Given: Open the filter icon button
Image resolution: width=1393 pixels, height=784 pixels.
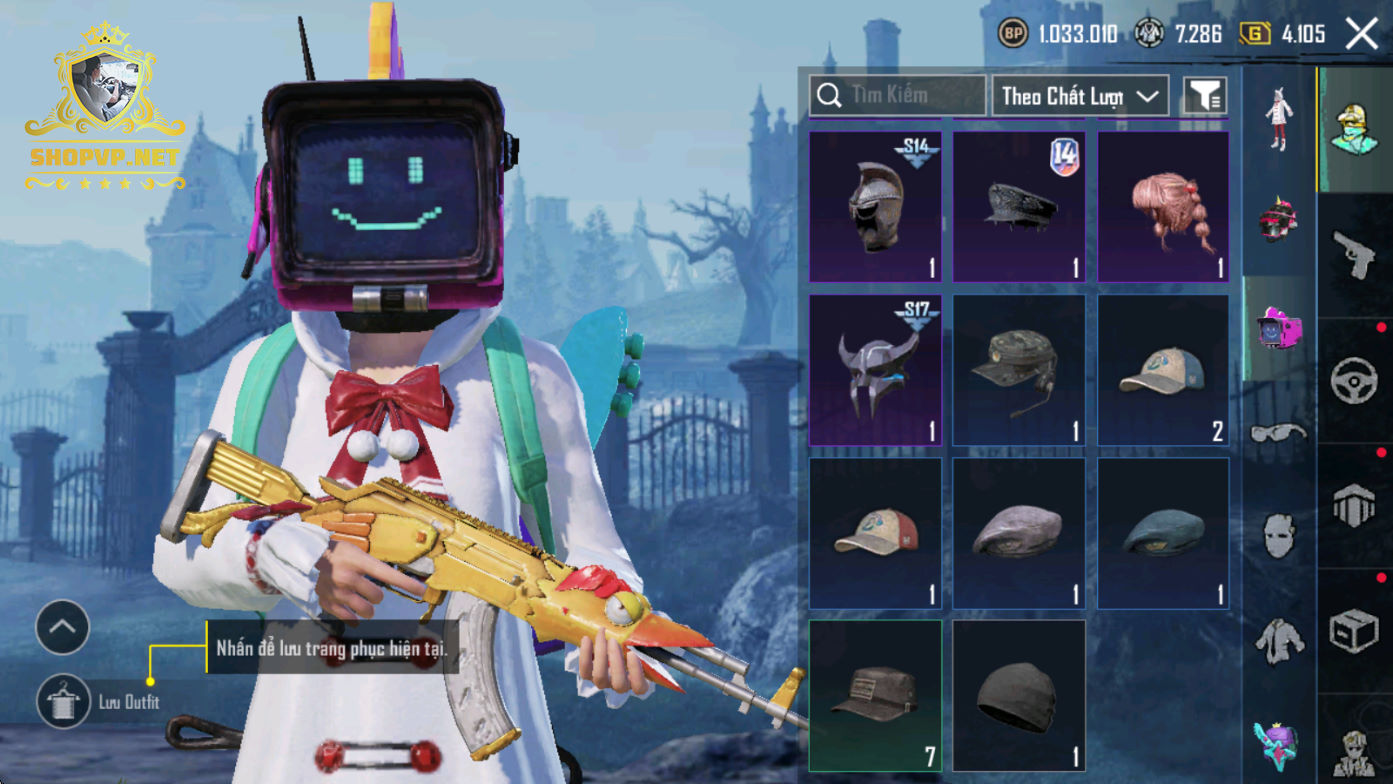Looking at the screenshot, I should click(1204, 96).
